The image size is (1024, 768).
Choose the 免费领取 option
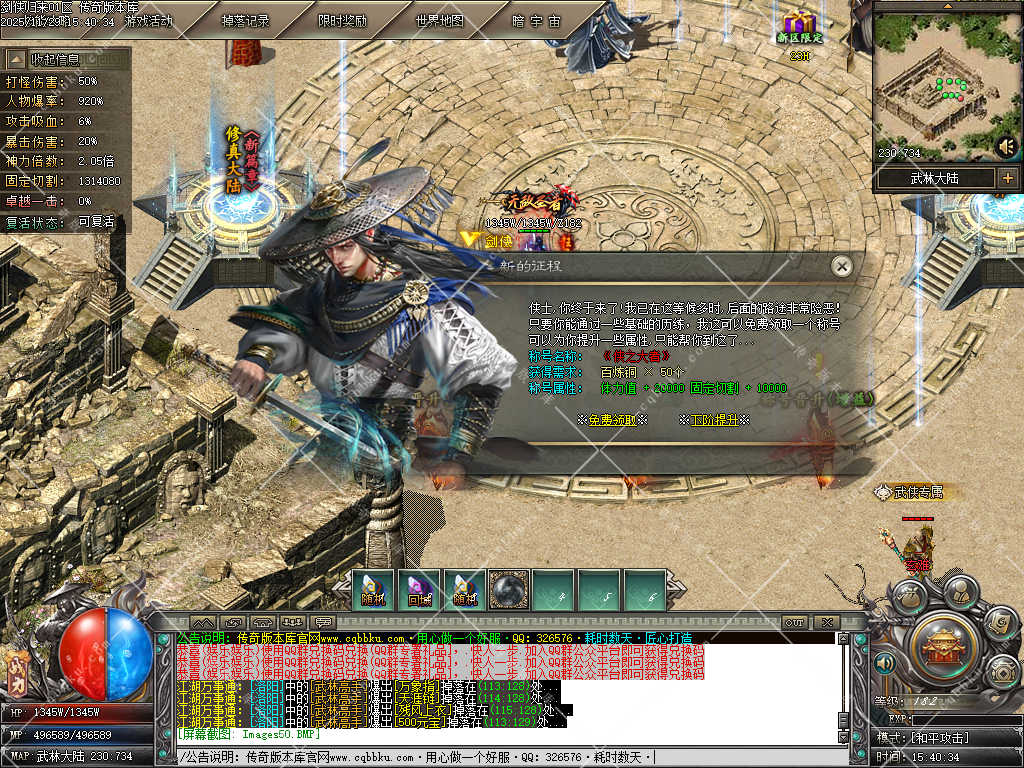tap(612, 420)
